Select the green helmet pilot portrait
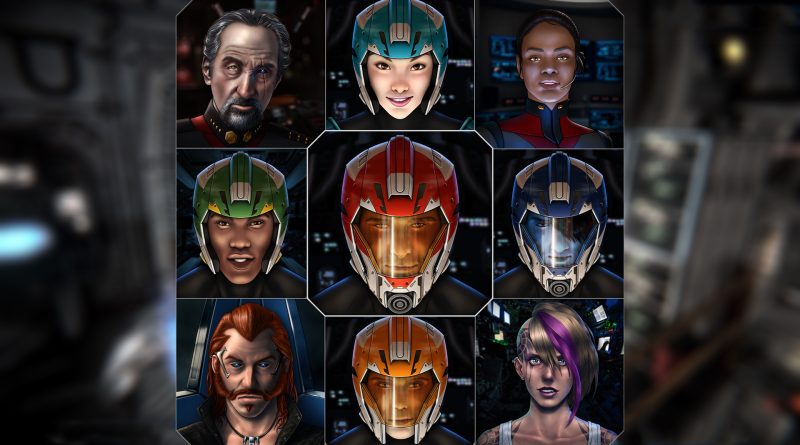The height and width of the screenshot is (445, 800). (x=241, y=222)
